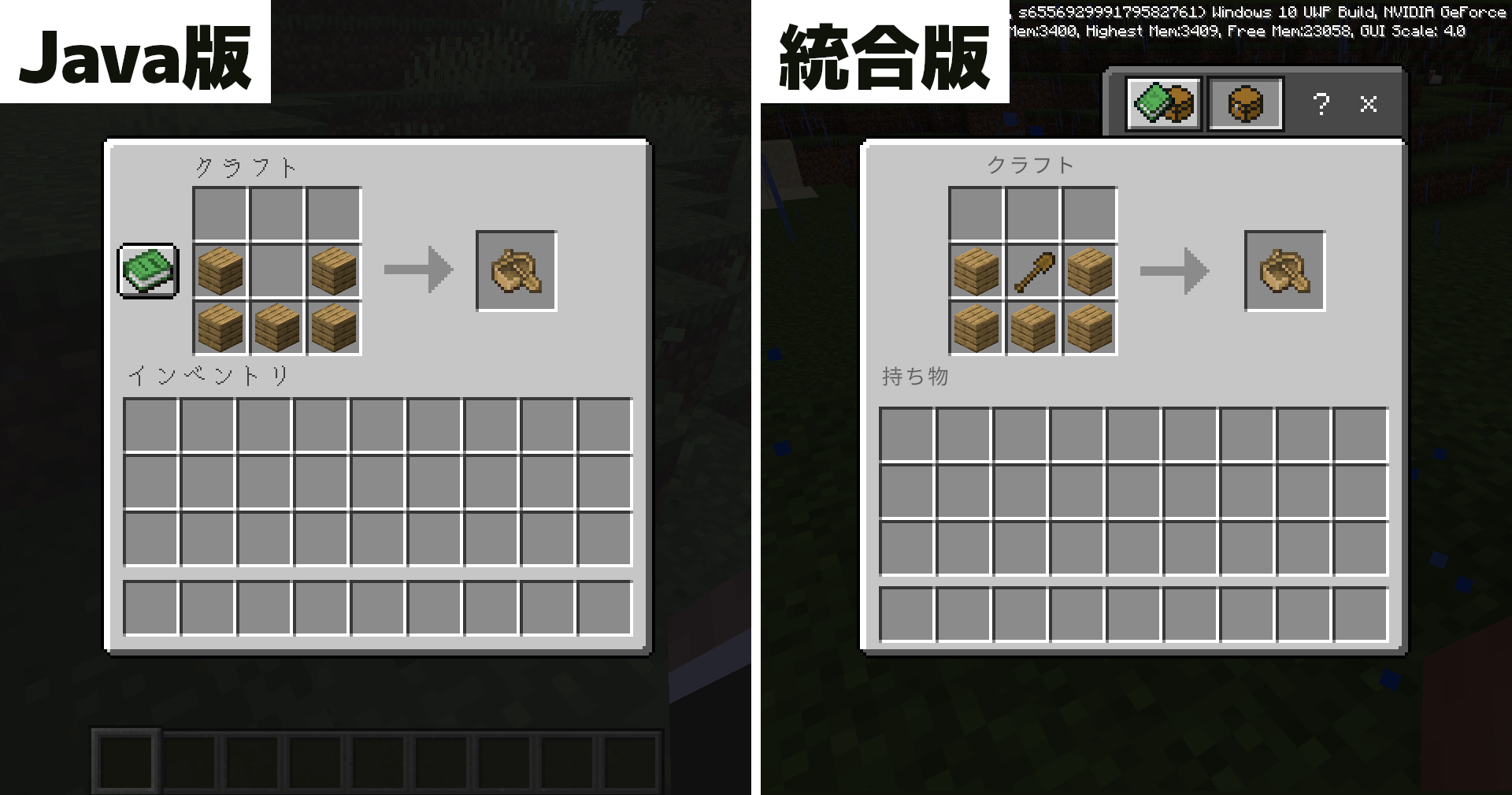Select the crafted boat output in the Java version

coord(516,272)
